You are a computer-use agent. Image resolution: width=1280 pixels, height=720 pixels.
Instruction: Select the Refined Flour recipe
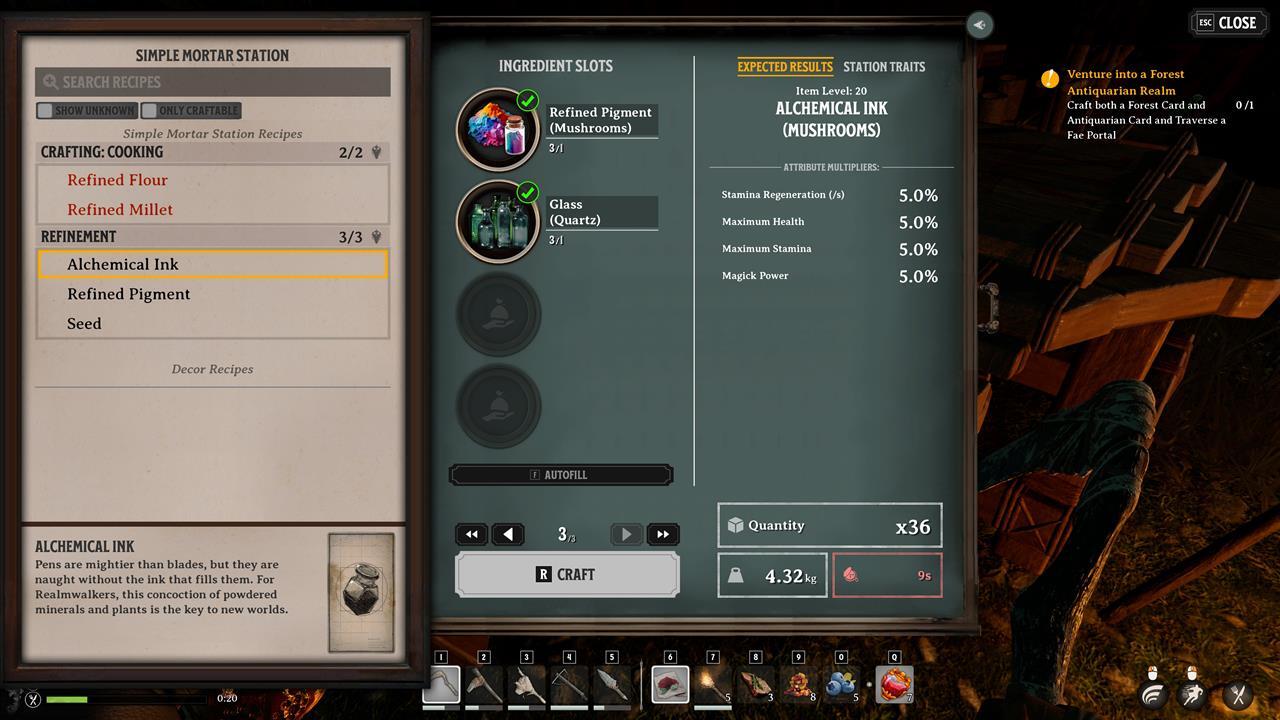(x=117, y=180)
